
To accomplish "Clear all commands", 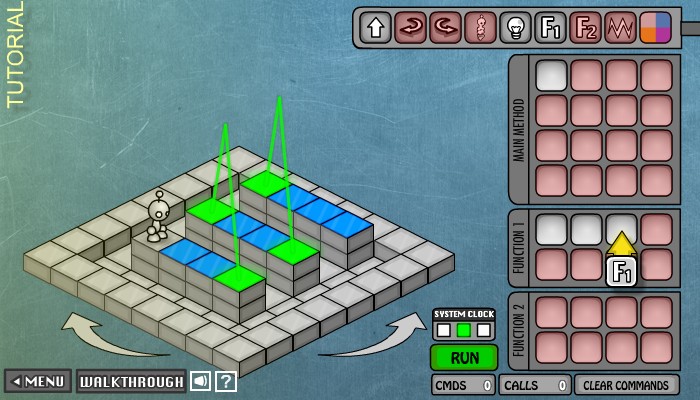I will 626,385.
